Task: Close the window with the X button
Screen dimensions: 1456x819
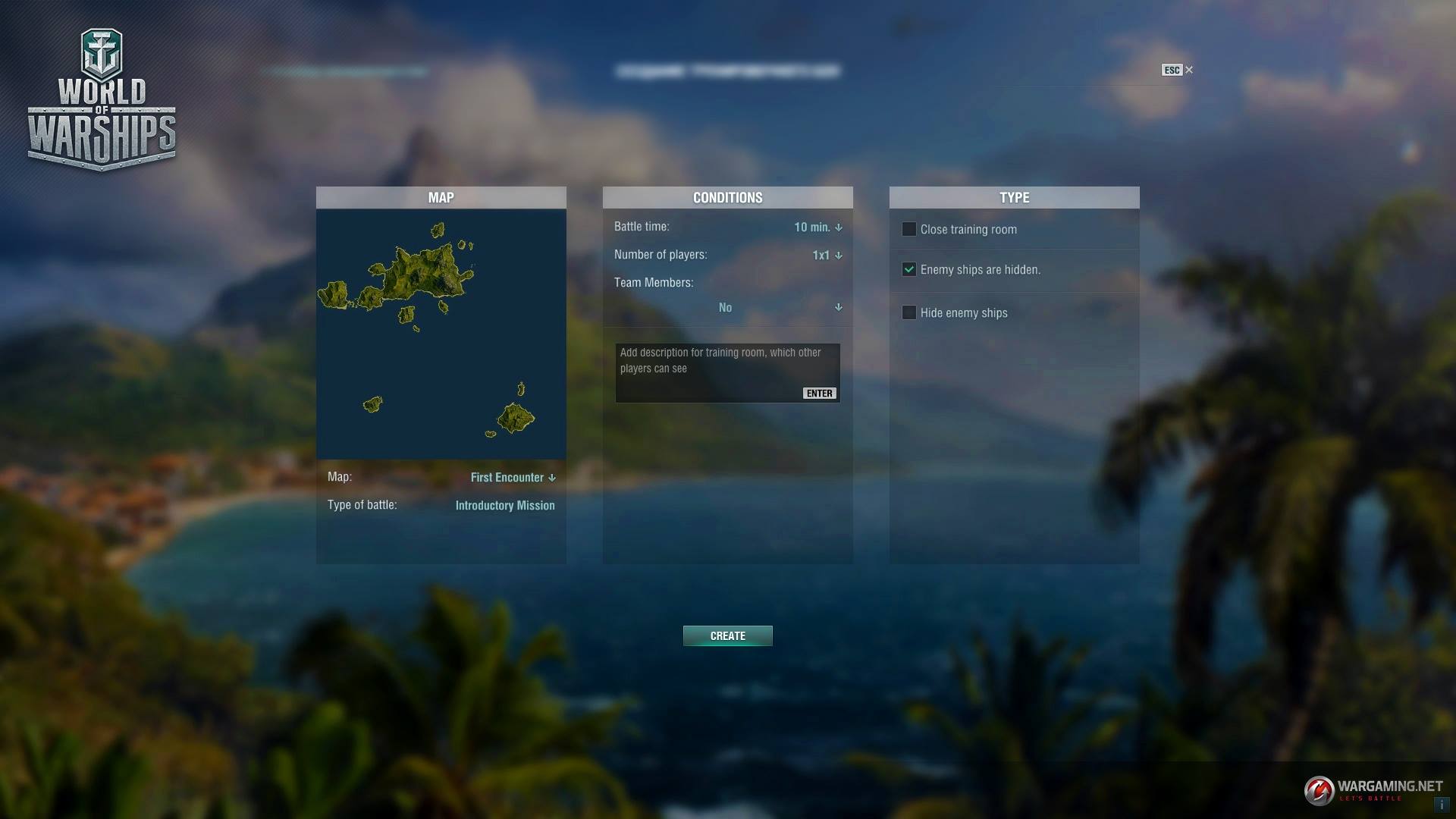Action: coord(1188,70)
